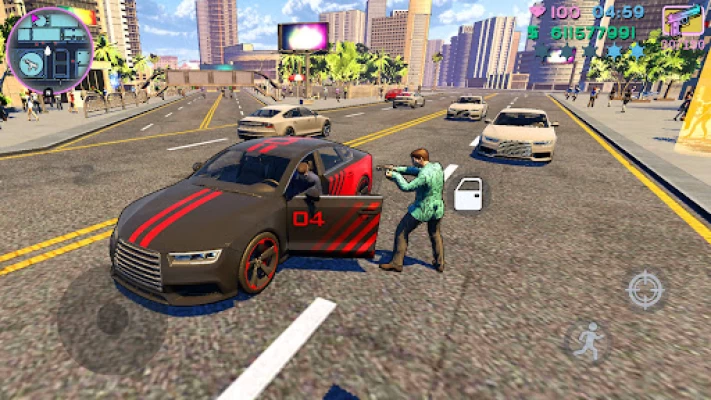Tap the car door enter-vehicle button
The width and height of the screenshot is (711, 400).
pyautogui.click(x=468, y=194)
